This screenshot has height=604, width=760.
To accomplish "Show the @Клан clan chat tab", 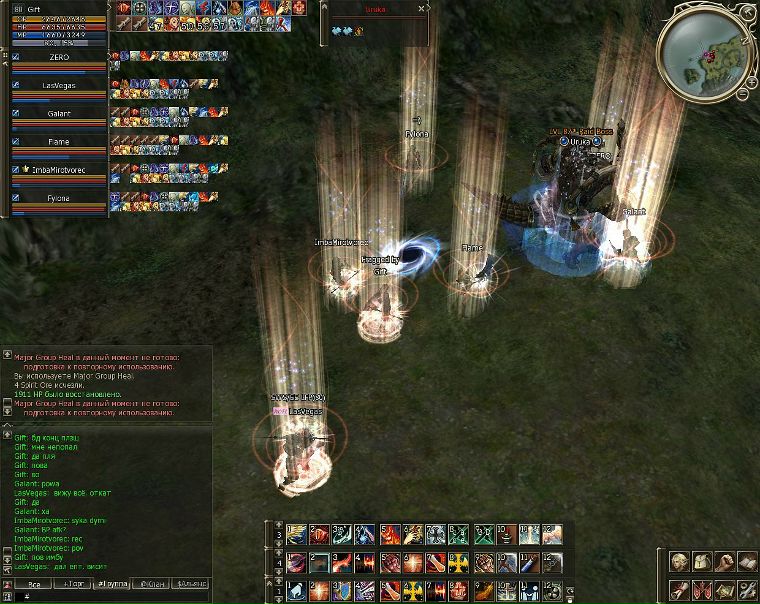I will click(152, 583).
